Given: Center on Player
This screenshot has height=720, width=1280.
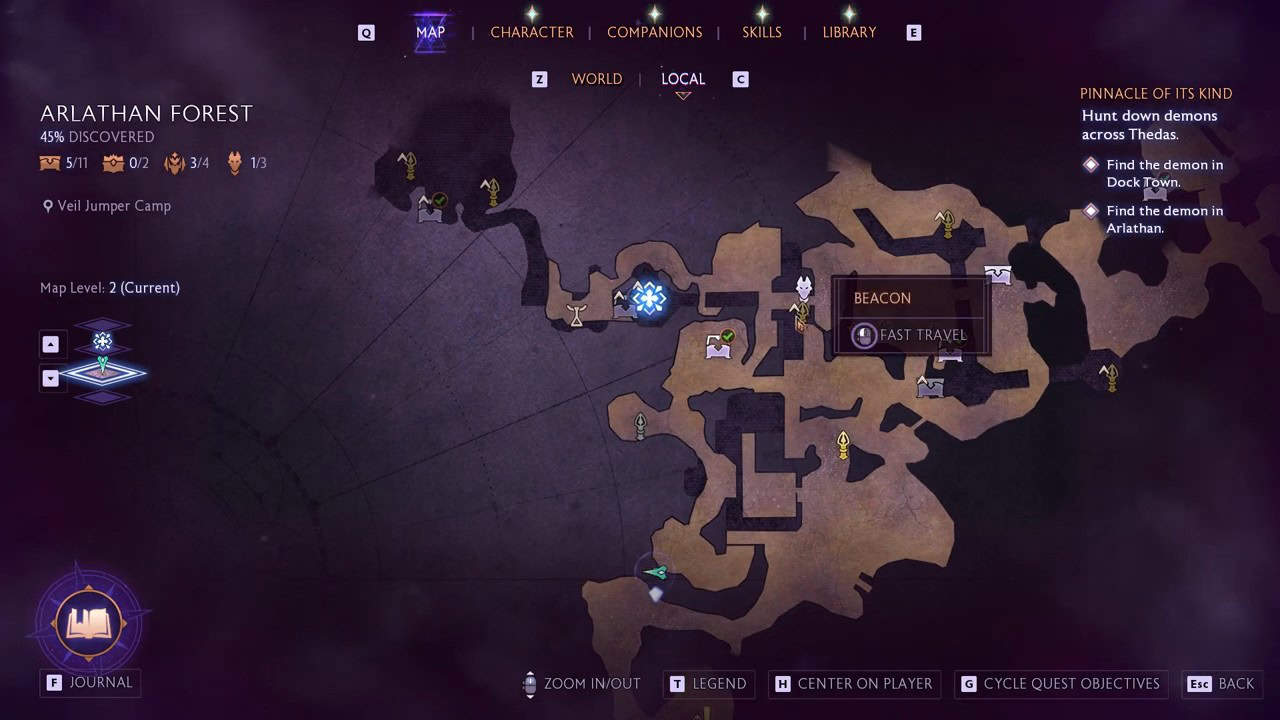Looking at the screenshot, I should coord(853,684).
